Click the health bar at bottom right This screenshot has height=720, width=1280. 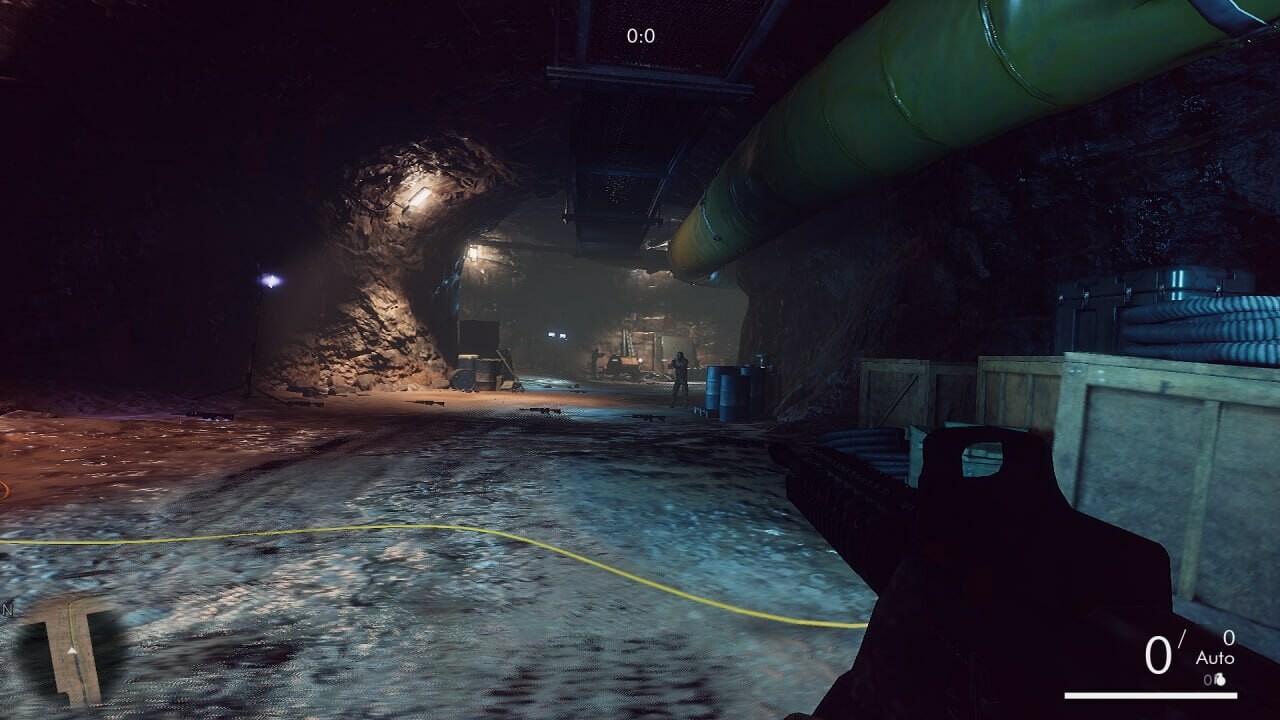(1150, 694)
